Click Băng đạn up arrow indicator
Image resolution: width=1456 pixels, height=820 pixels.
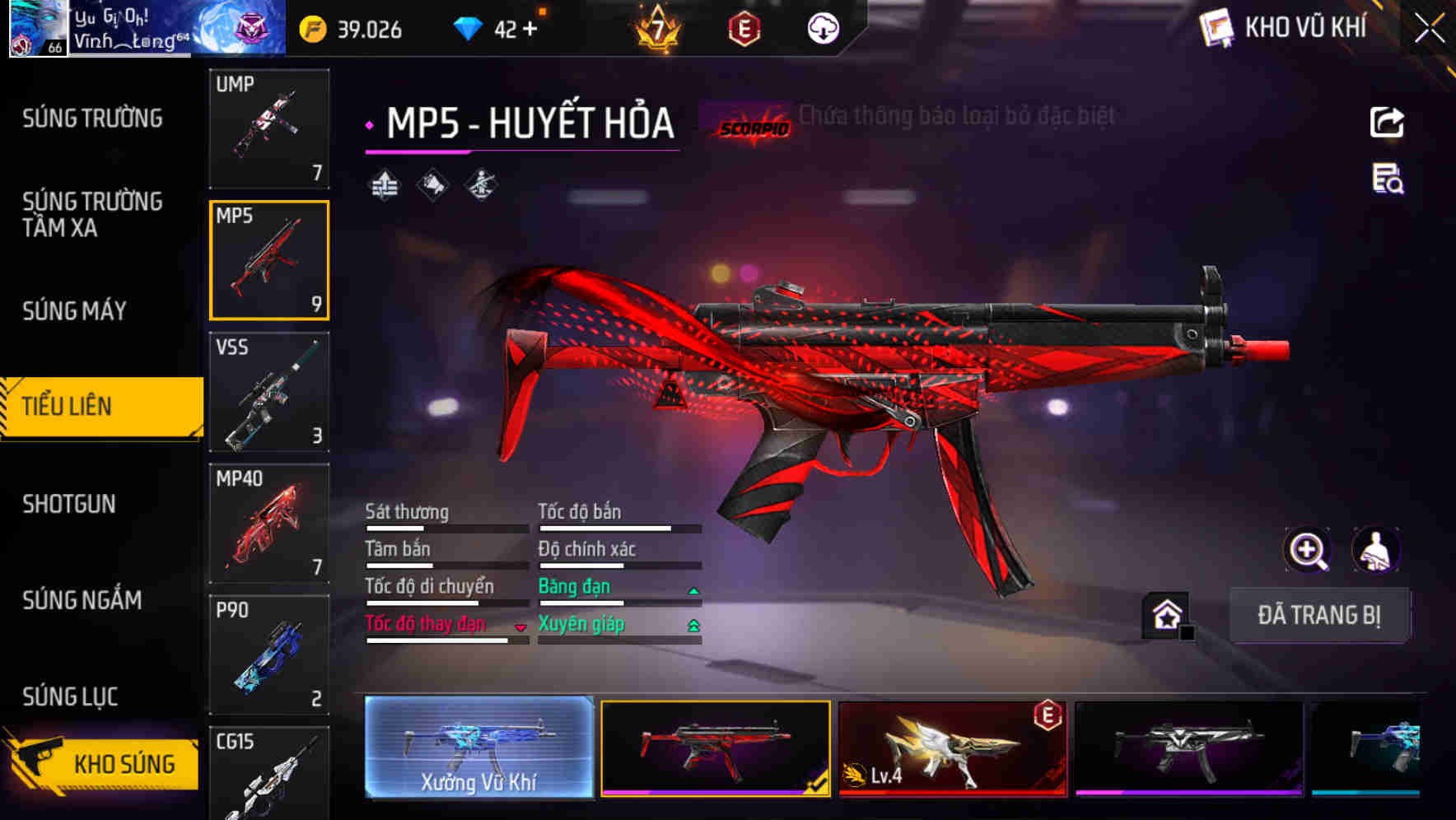pos(694,589)
